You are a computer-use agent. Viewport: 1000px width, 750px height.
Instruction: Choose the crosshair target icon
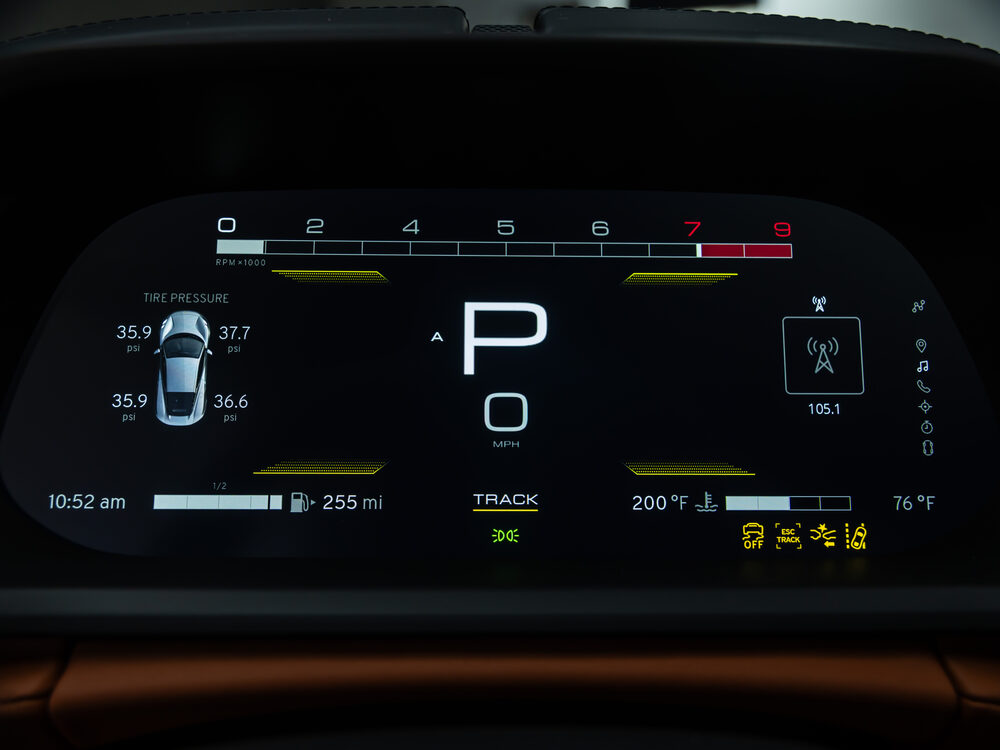click(x=925, y=406)
